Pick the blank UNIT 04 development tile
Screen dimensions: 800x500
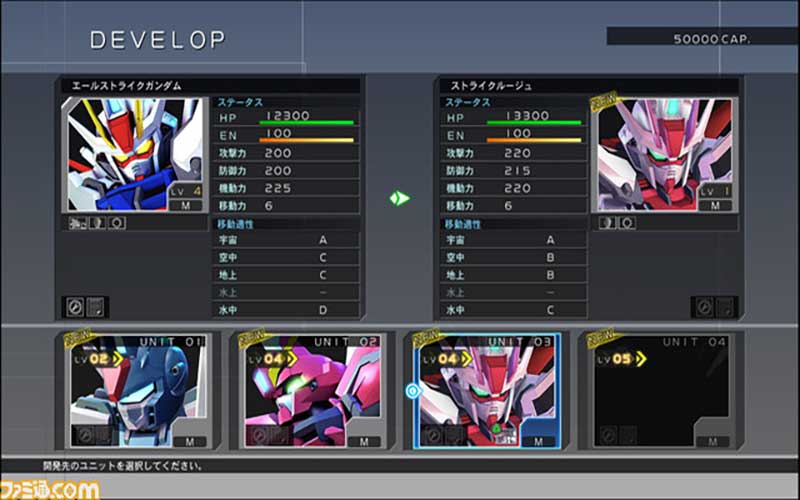tap(659, 391)
